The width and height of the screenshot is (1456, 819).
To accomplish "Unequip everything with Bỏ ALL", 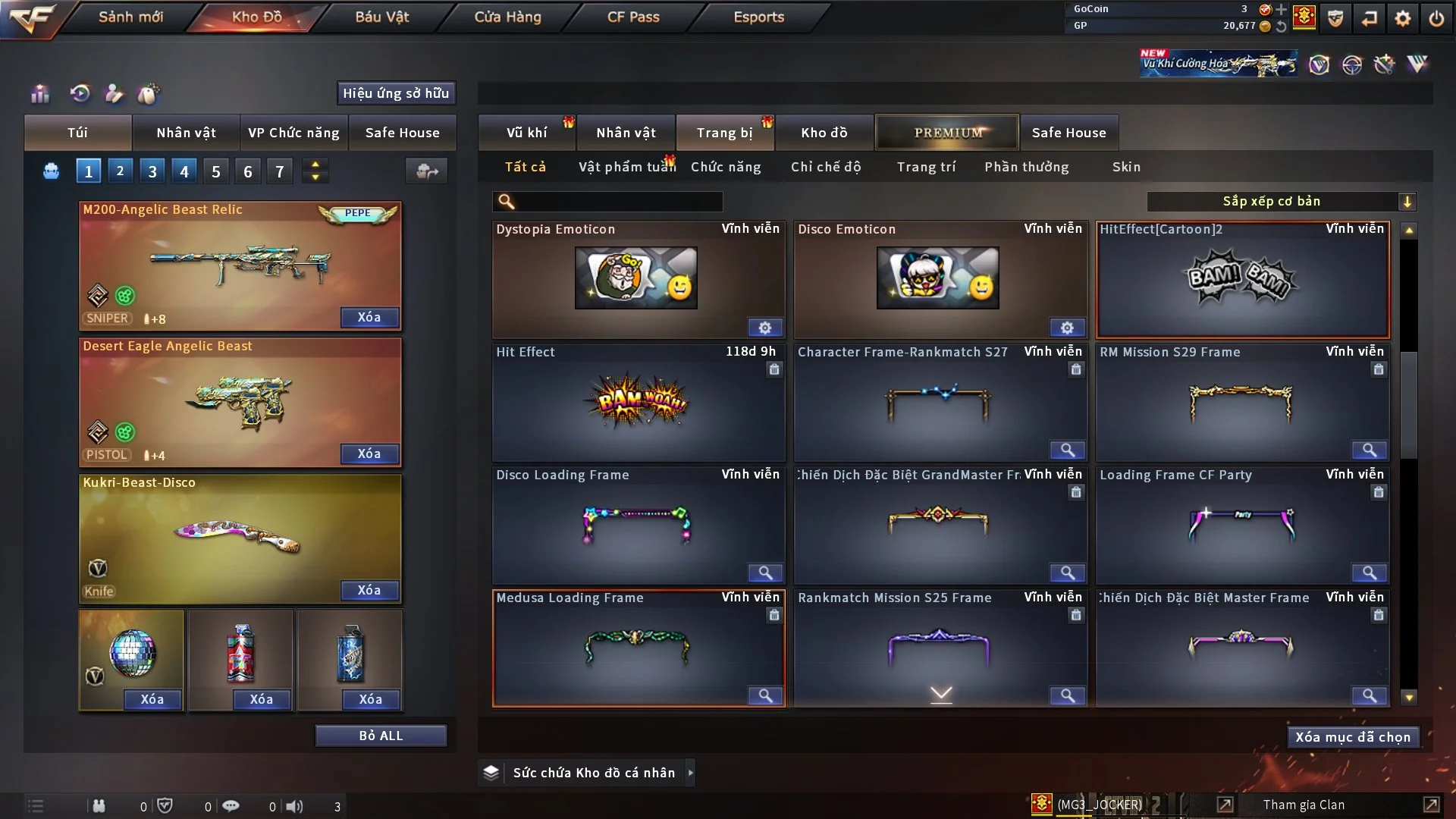I will [381, 736].
